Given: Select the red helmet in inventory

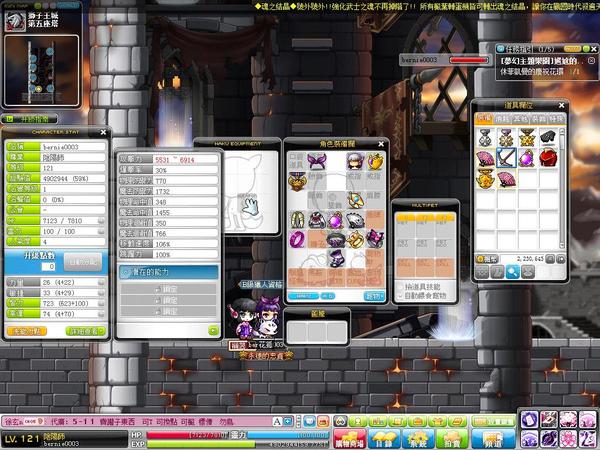Looking at the screenshot, I should tap(548, 159).
